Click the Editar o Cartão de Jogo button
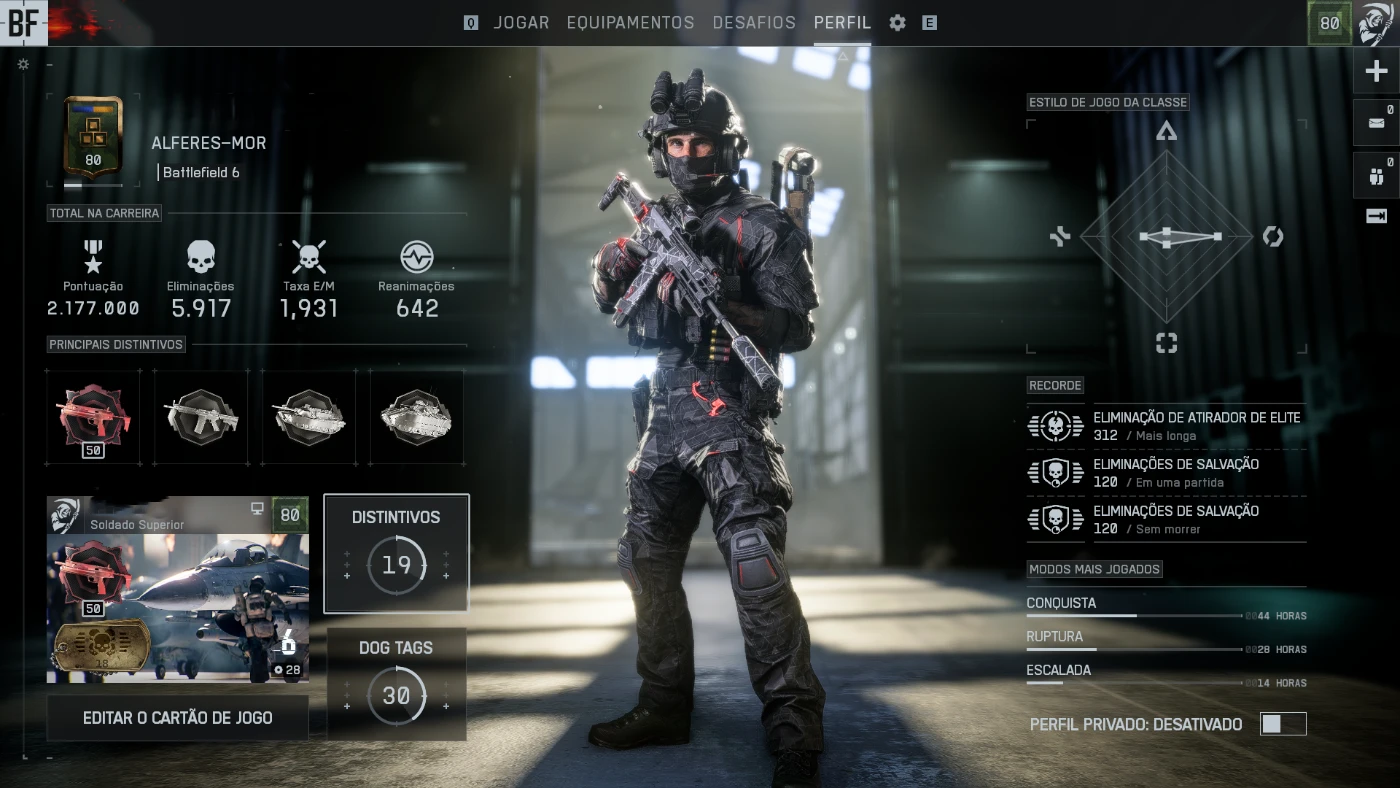1400x788 pixels. pos(178,718)
